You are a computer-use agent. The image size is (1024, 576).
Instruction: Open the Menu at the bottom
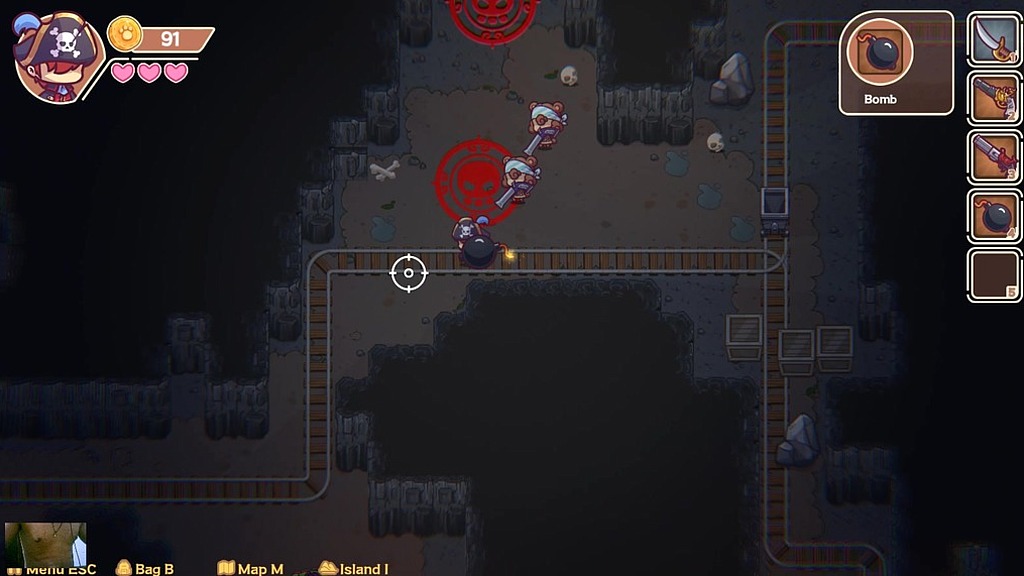pos(60,570)
